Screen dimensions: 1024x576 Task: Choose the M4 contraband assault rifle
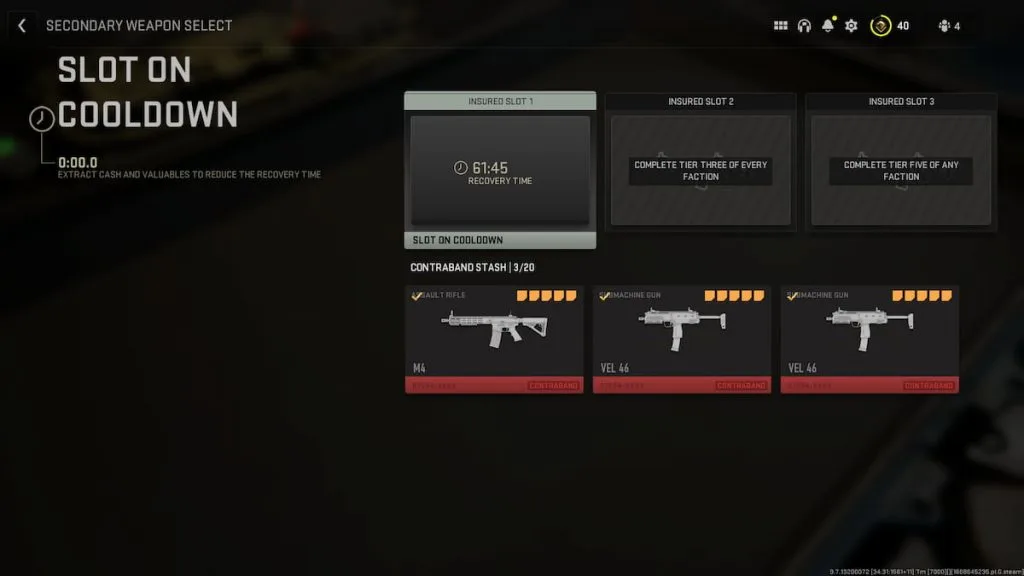[494, 339]
